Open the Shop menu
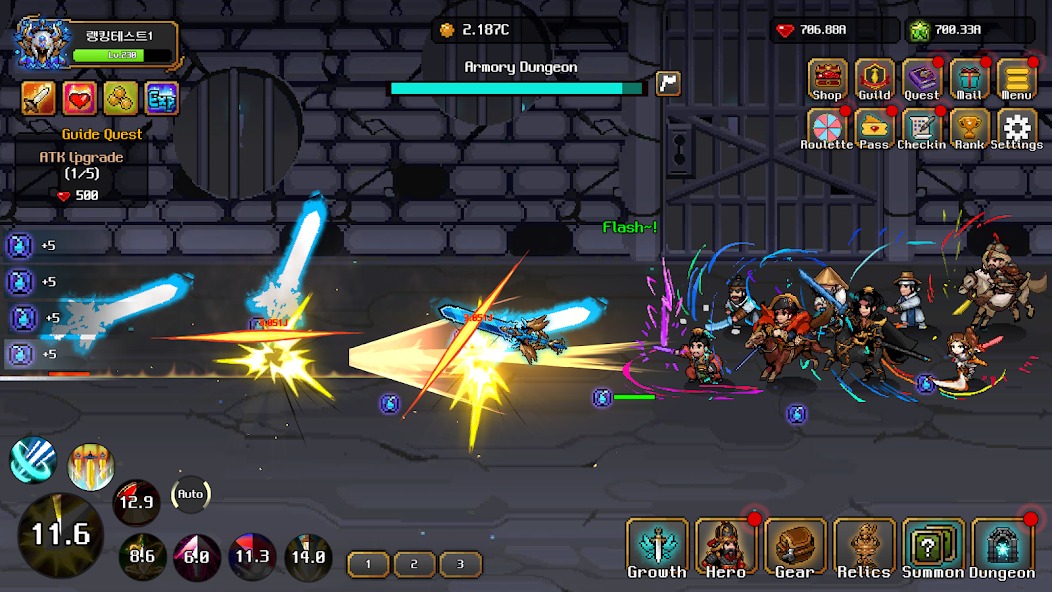This screenshot has height=592, width=1052. tap(827, 80)
